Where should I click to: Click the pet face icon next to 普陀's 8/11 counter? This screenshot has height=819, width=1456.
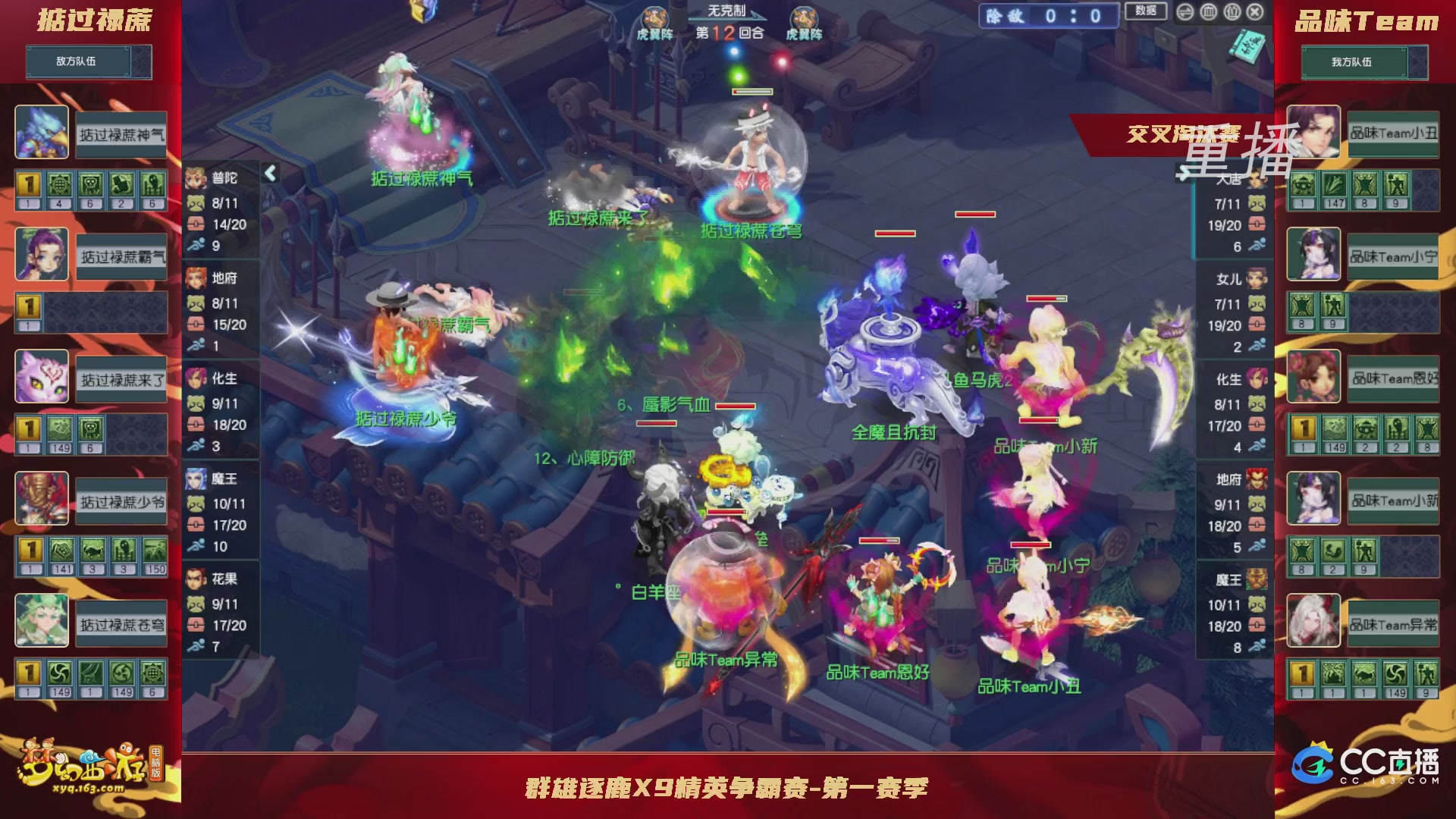(x=197, y=202)
